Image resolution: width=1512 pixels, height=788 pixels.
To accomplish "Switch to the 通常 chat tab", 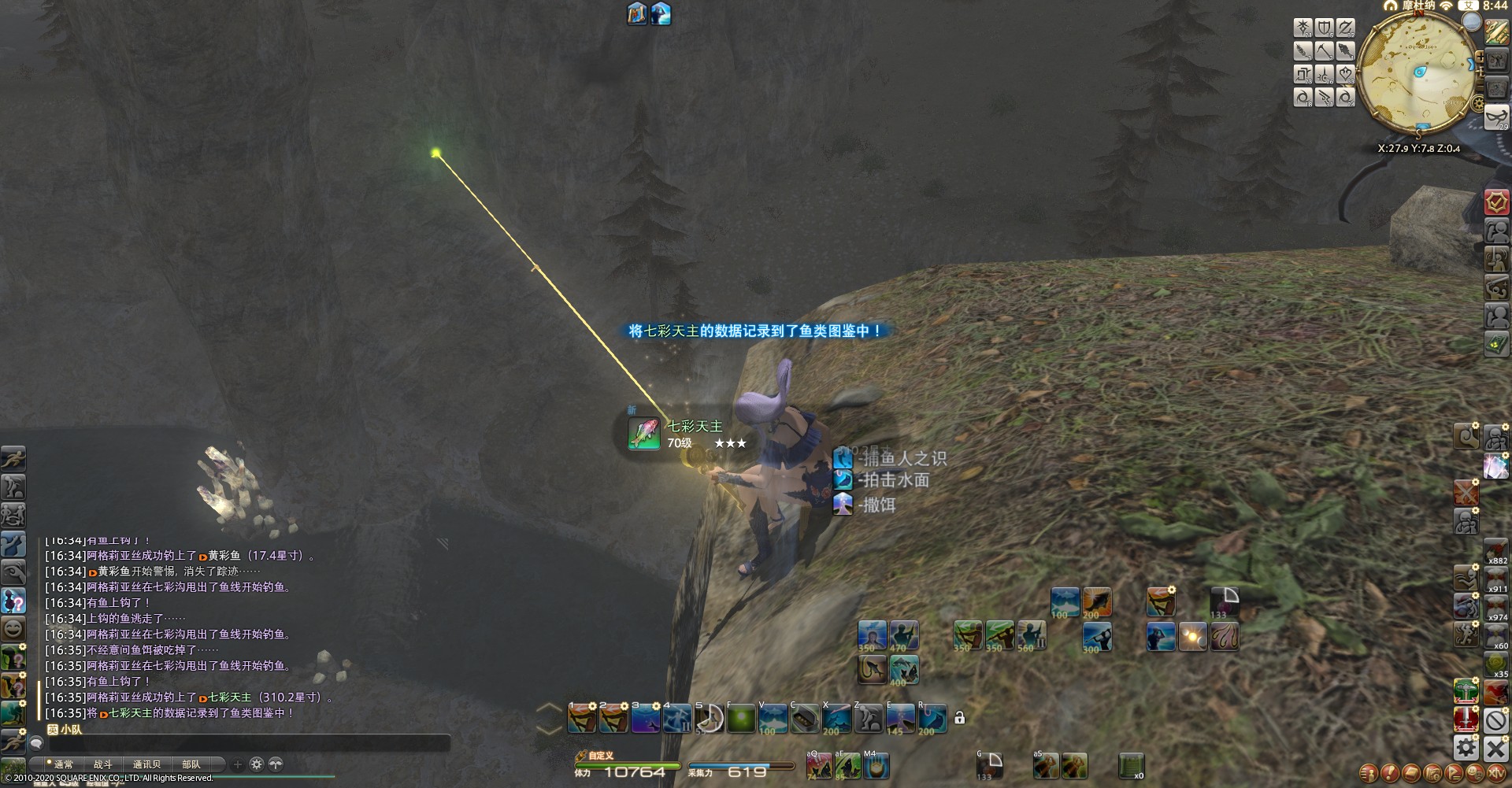I will 61,764.
